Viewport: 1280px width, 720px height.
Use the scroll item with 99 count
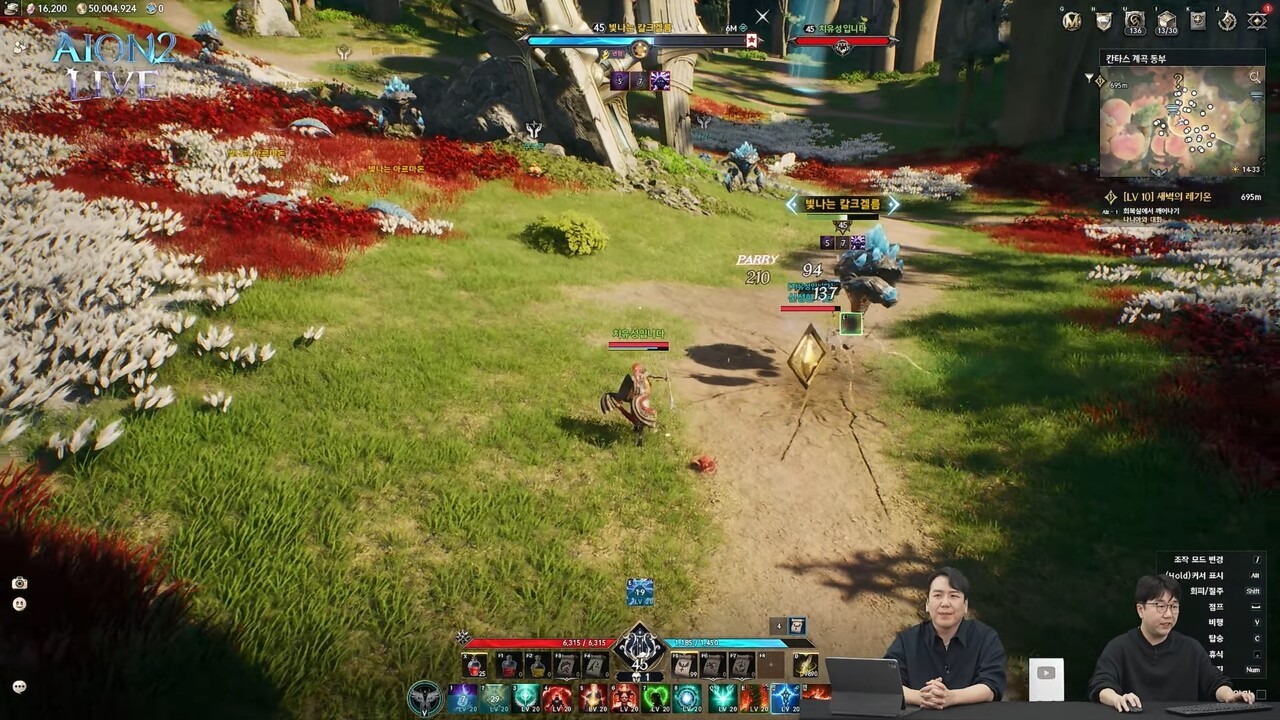point(684,664)
